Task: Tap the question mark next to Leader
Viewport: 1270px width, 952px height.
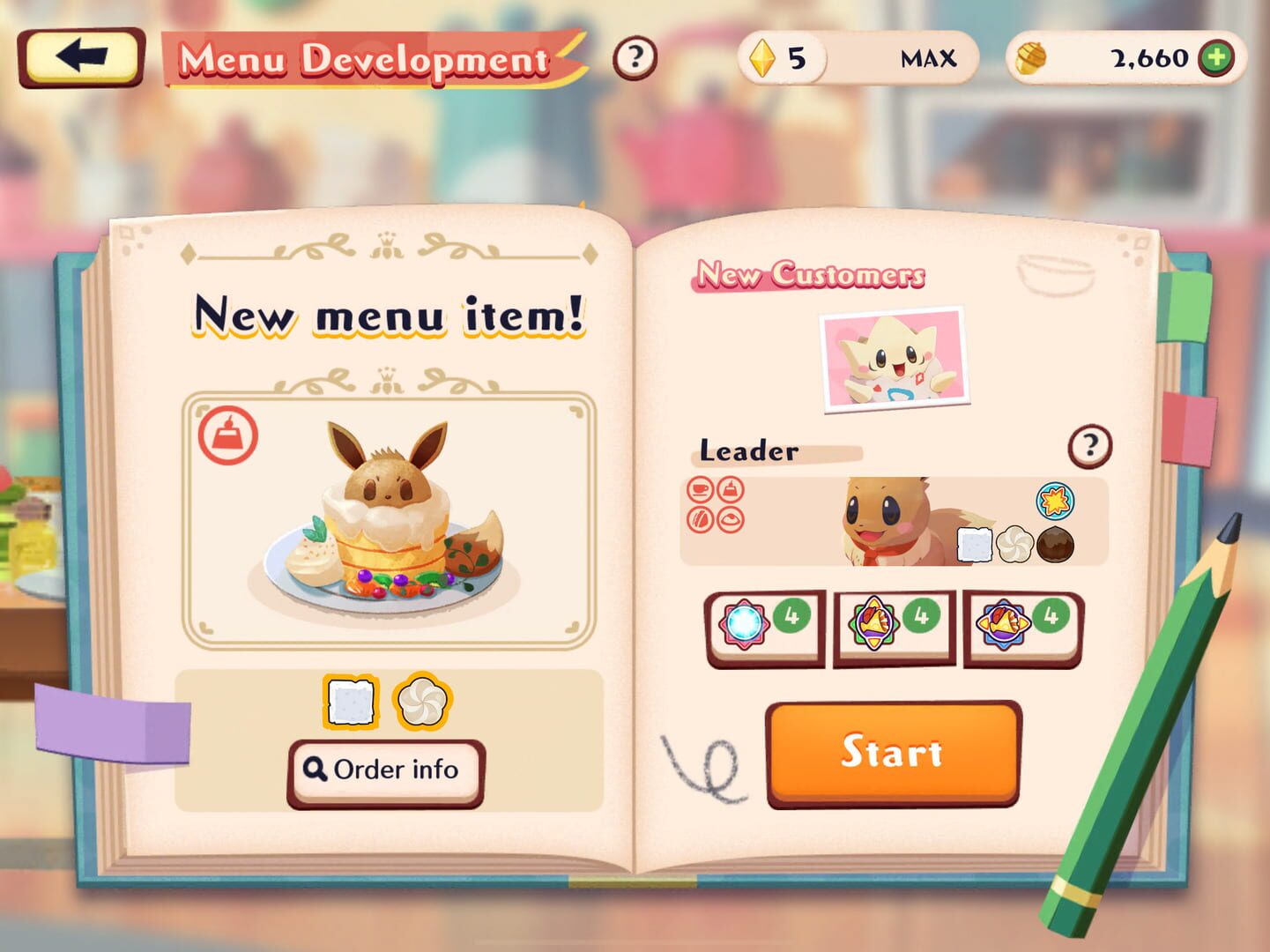Action: point(1089,446)
